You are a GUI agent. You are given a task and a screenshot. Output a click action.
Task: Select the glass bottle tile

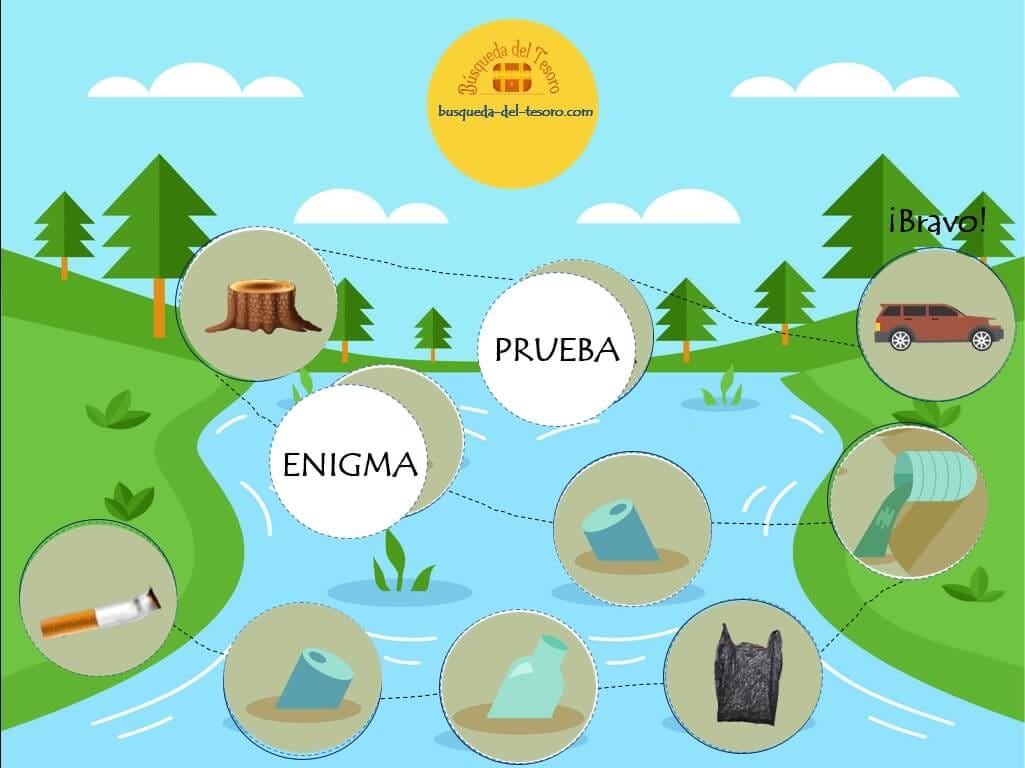pos(519,683)
